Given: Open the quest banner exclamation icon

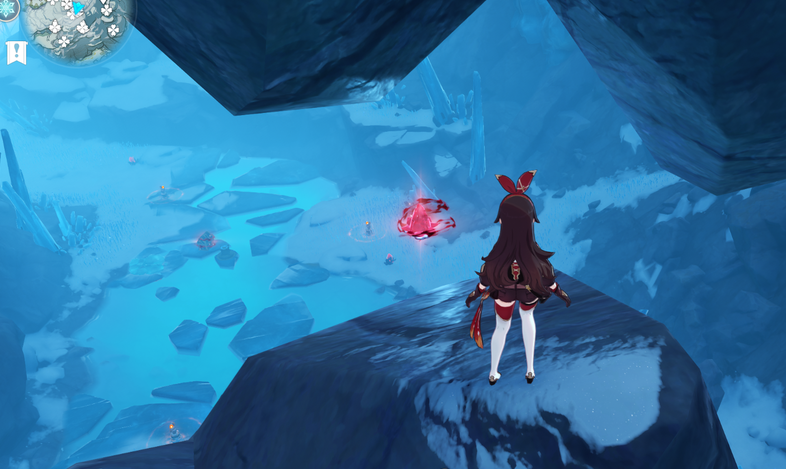Looking at the screenshot, I should (16, 53).
